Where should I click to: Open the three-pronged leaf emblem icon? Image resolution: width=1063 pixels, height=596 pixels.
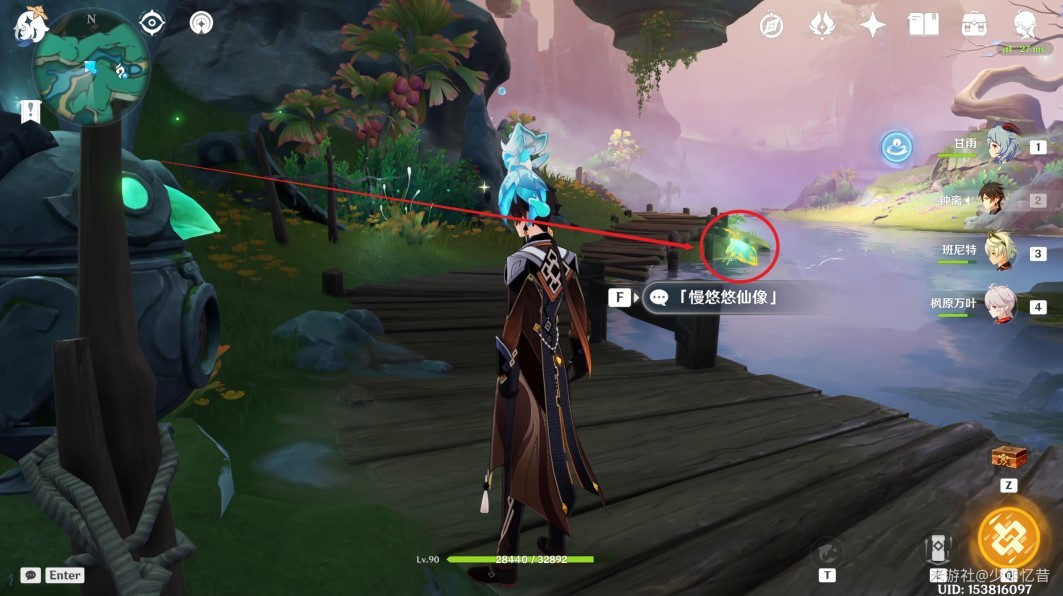(822, 26)
